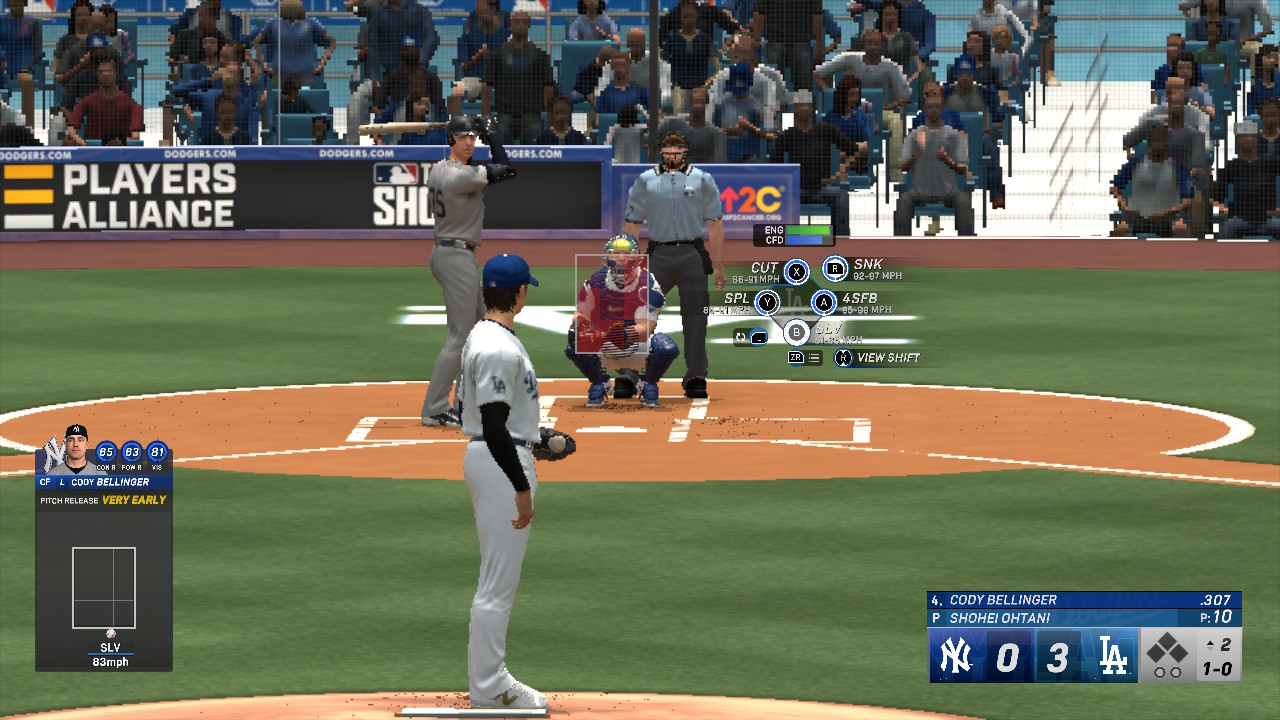Click the strike zone box over the catcher
This screenshot has height=720, width=1280.
pos(612,304)
